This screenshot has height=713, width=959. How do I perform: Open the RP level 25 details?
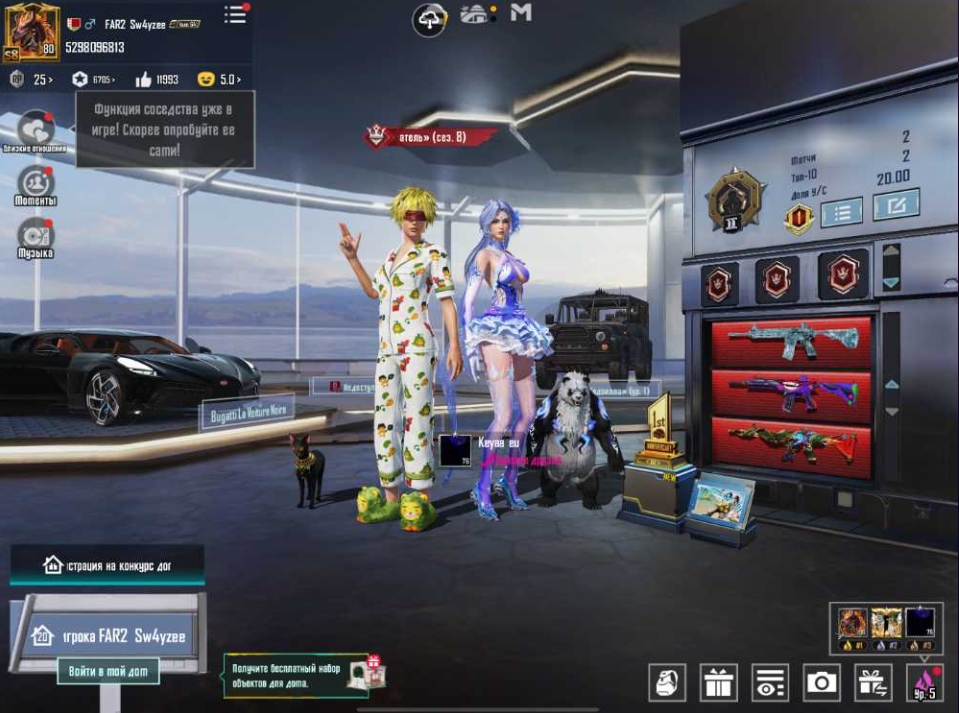point(31,79)
